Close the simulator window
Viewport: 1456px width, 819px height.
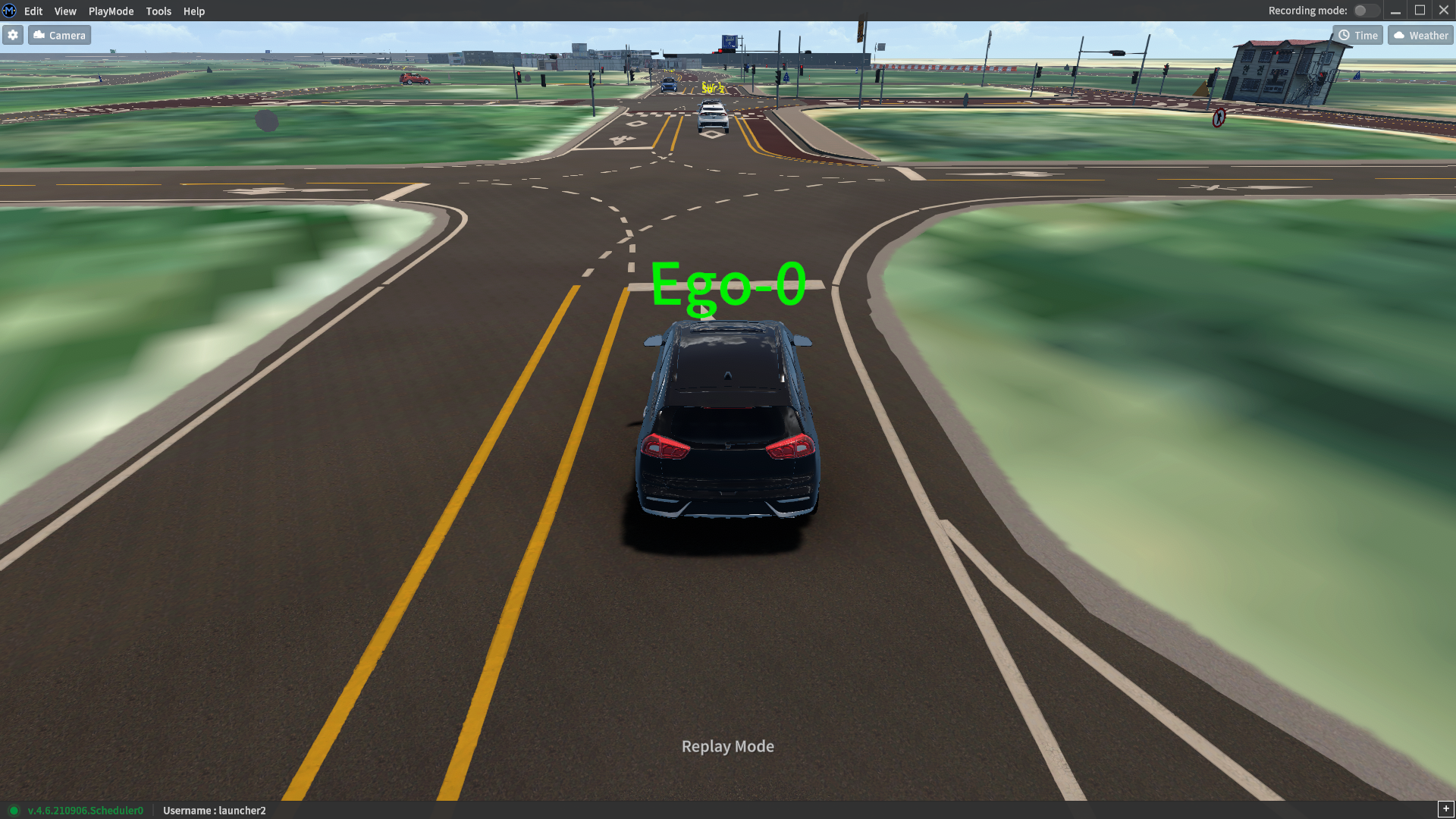point(1444,11)
